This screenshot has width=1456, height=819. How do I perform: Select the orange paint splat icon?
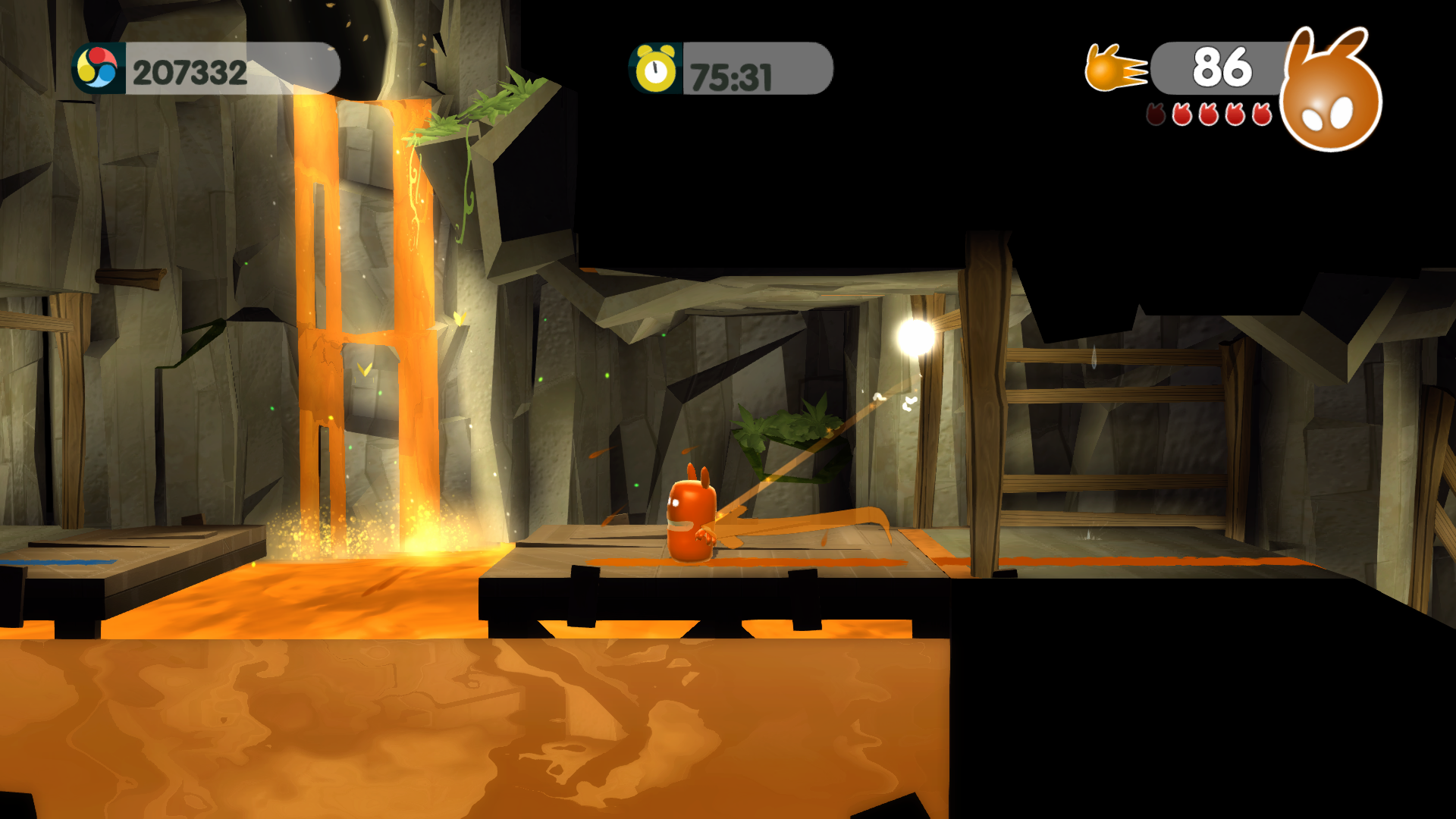(x=1113, y=68)
